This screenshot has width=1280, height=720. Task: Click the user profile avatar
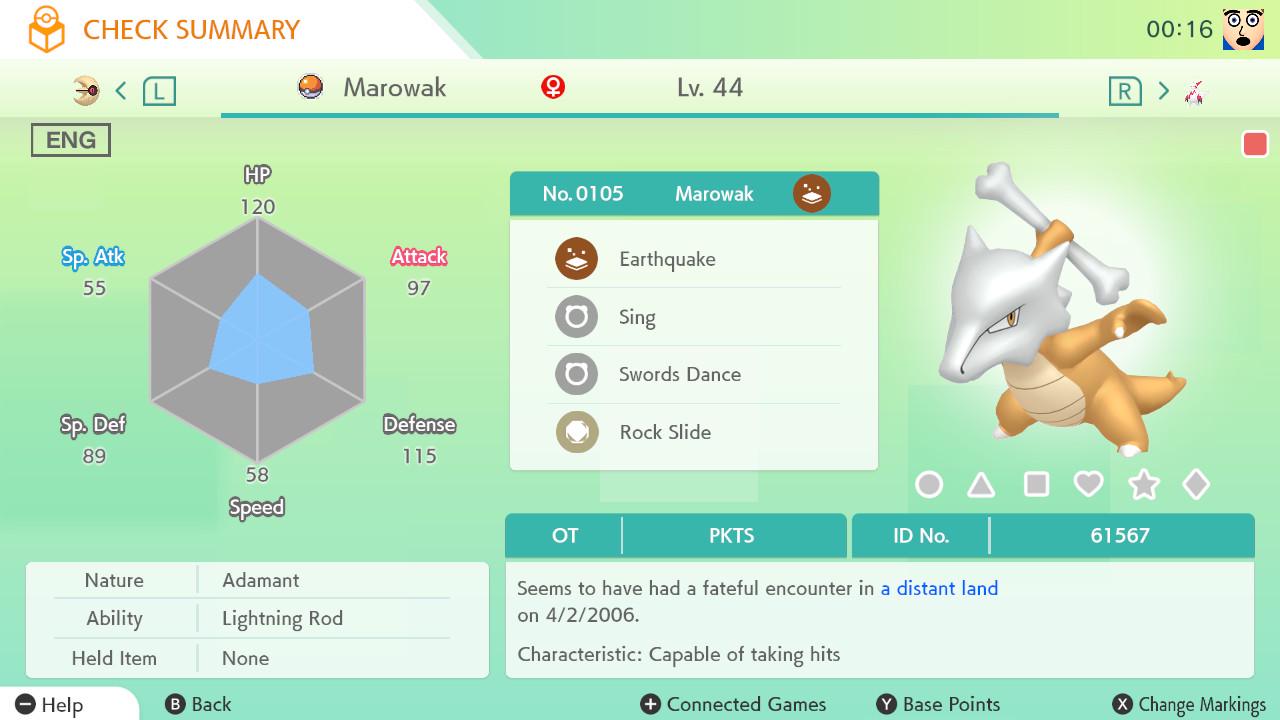click(x=1243, y=29)
